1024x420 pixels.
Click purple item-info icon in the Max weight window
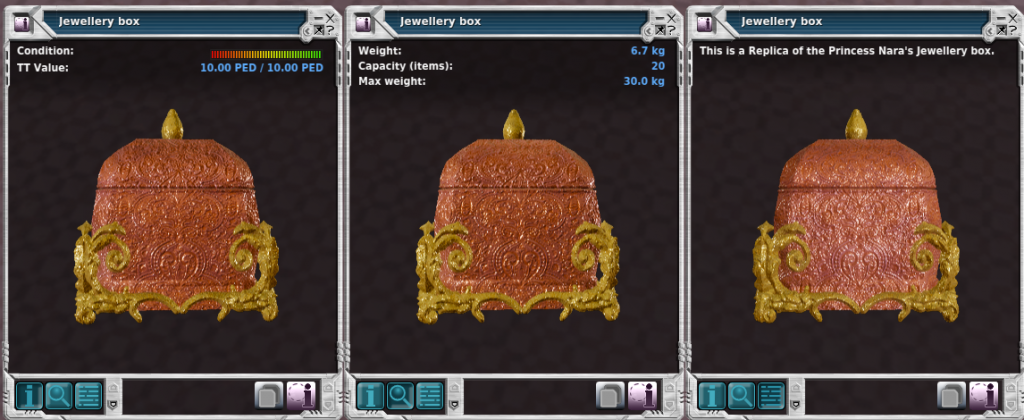(642, 394)
